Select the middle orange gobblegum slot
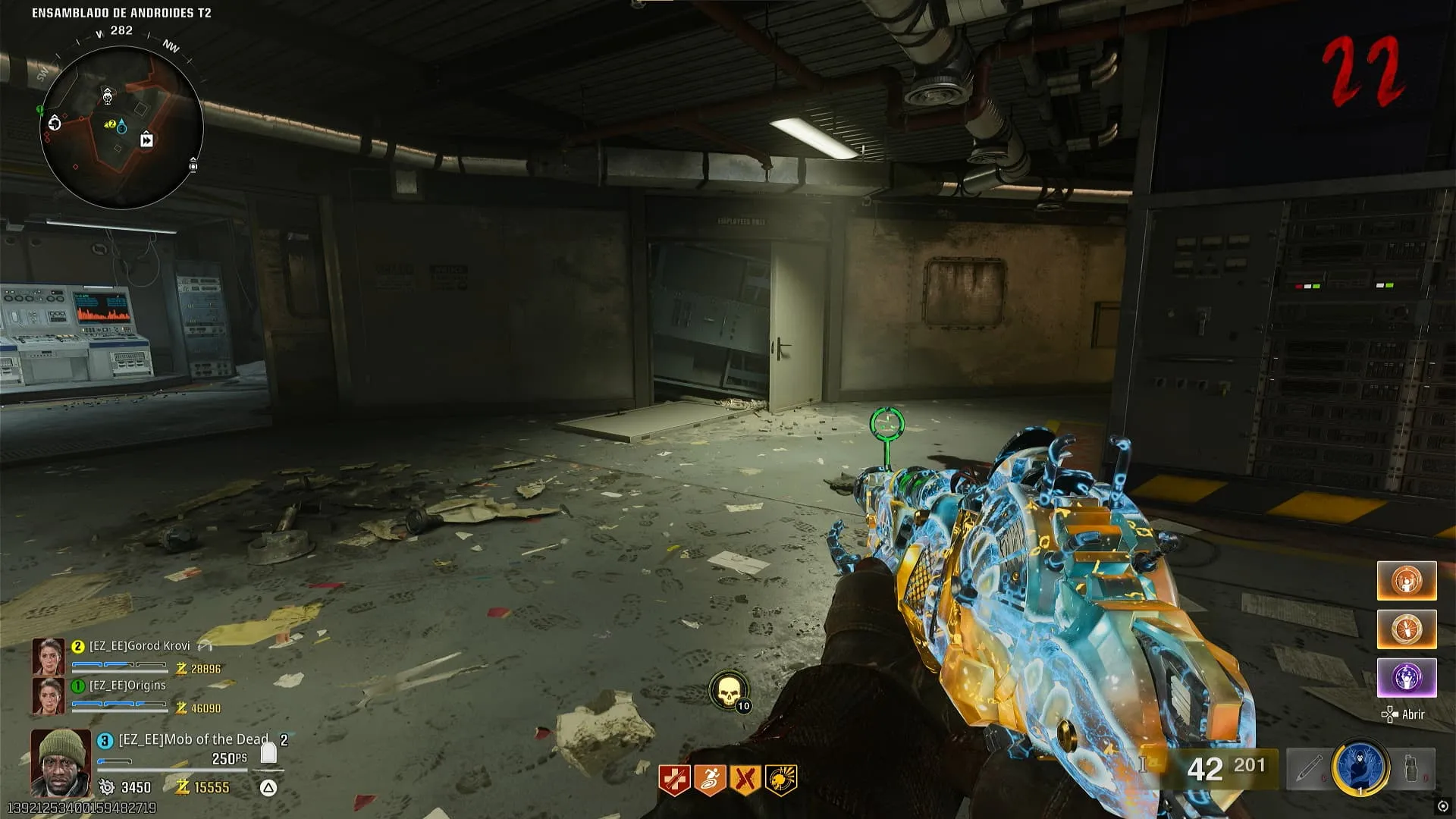Viewport: 1456px width, 819px height. (x=1407, y=629)
